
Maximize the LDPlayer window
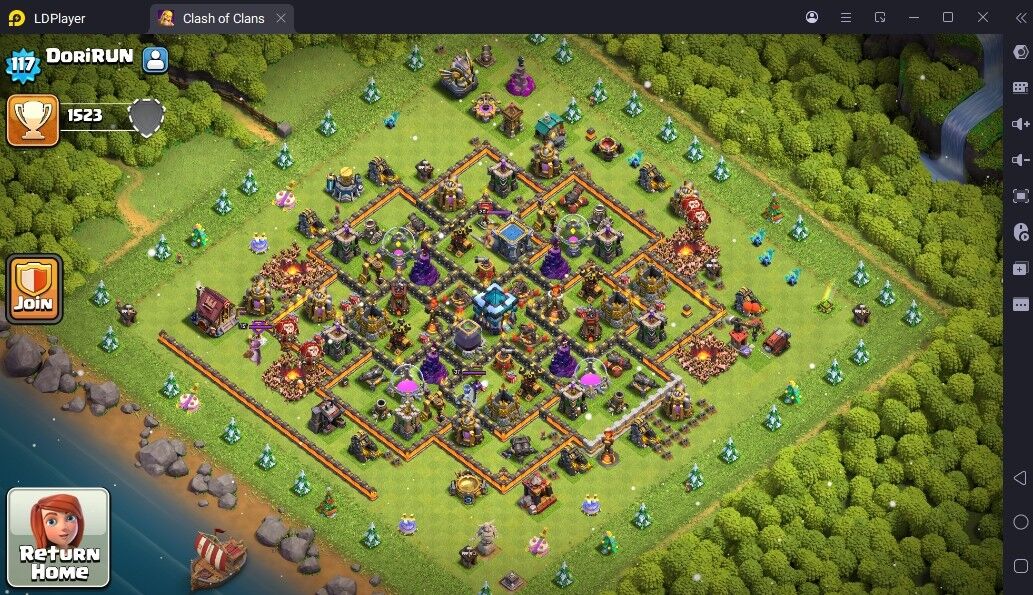948,17
